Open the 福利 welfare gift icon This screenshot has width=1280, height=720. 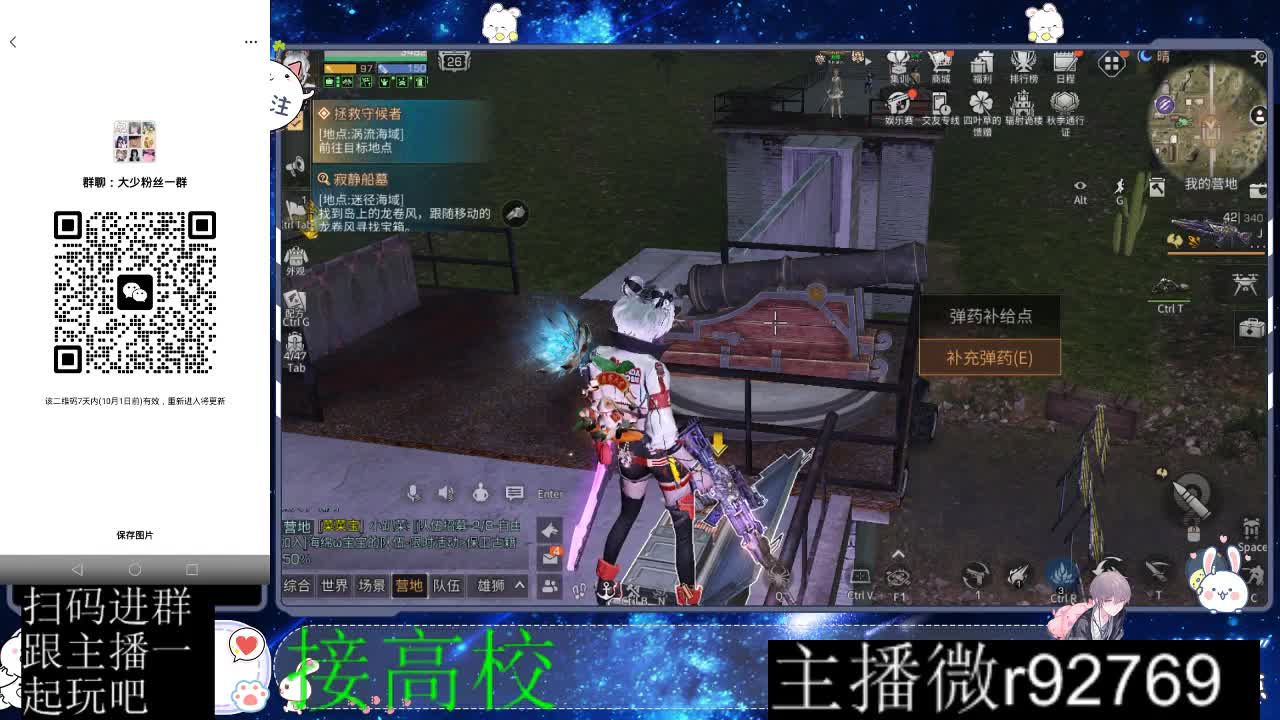click(x=983, y=60)
